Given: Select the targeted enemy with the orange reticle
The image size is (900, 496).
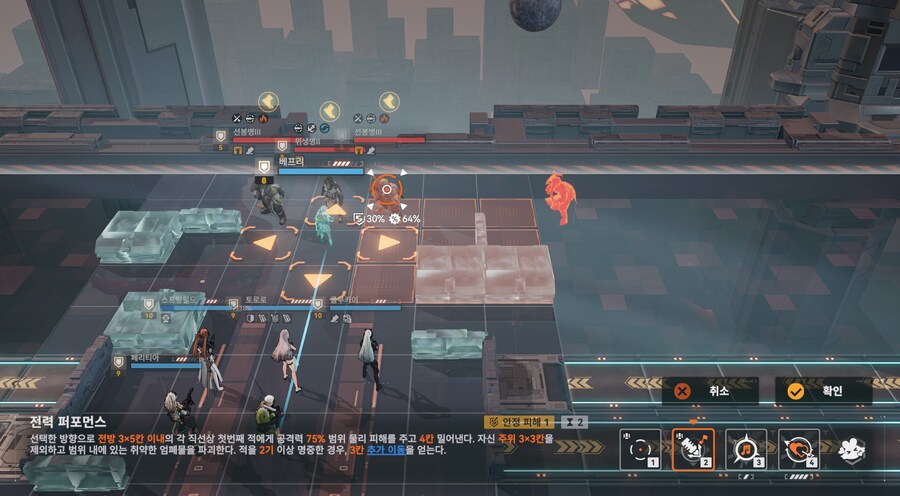Looking at the screenshot, I should [387, 188].
